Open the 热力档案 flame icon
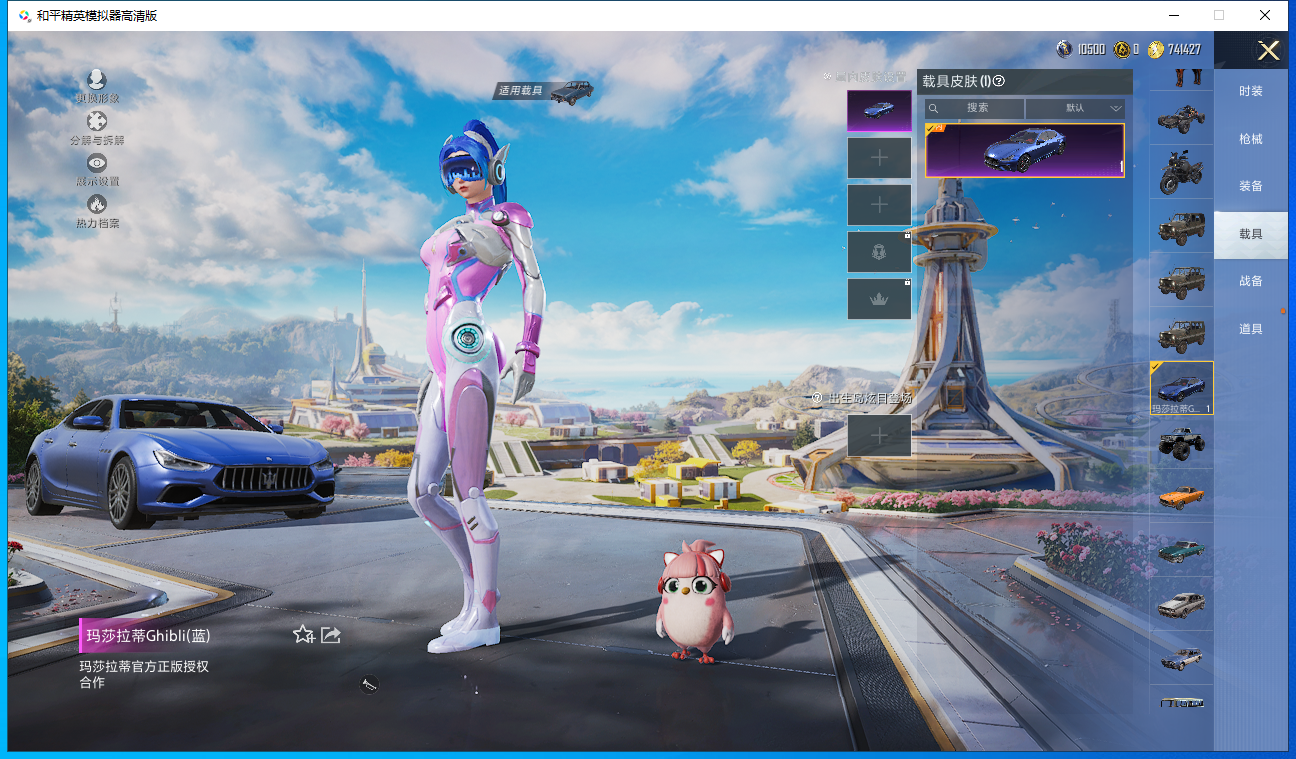This screenshot has height=759, width=1296. coord(97,205)
